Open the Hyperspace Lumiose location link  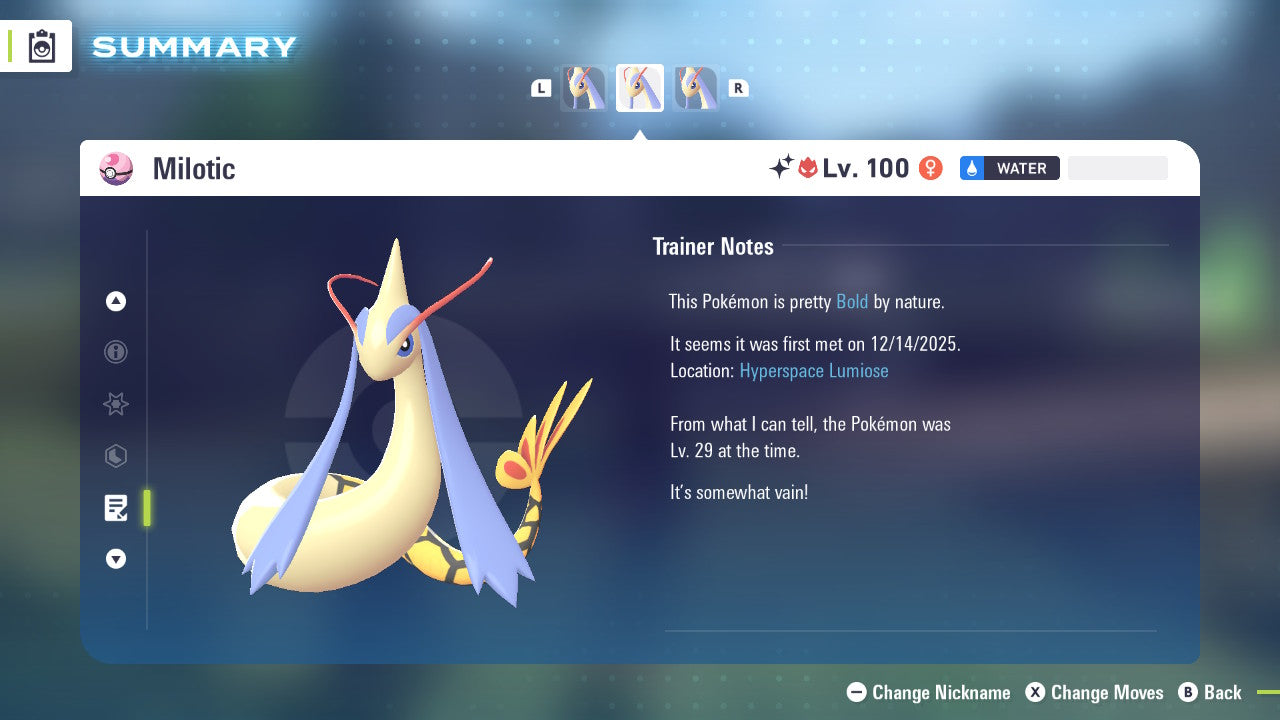(x=813, y=370)
